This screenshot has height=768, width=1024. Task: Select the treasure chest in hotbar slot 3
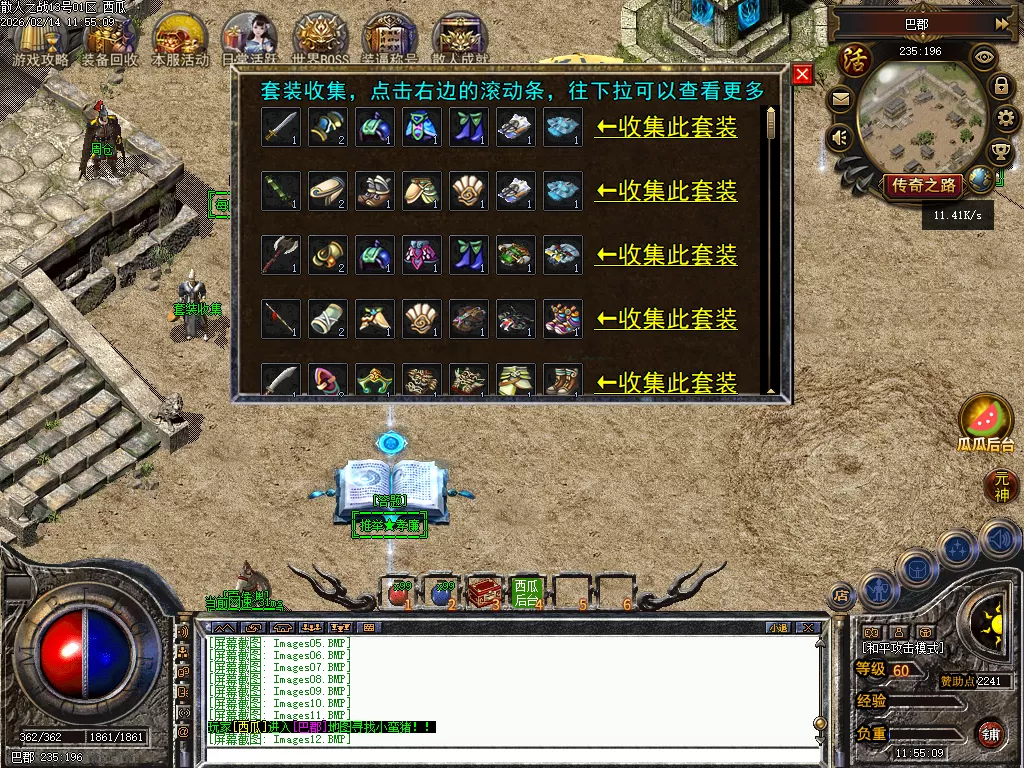(x=485, y=592)
